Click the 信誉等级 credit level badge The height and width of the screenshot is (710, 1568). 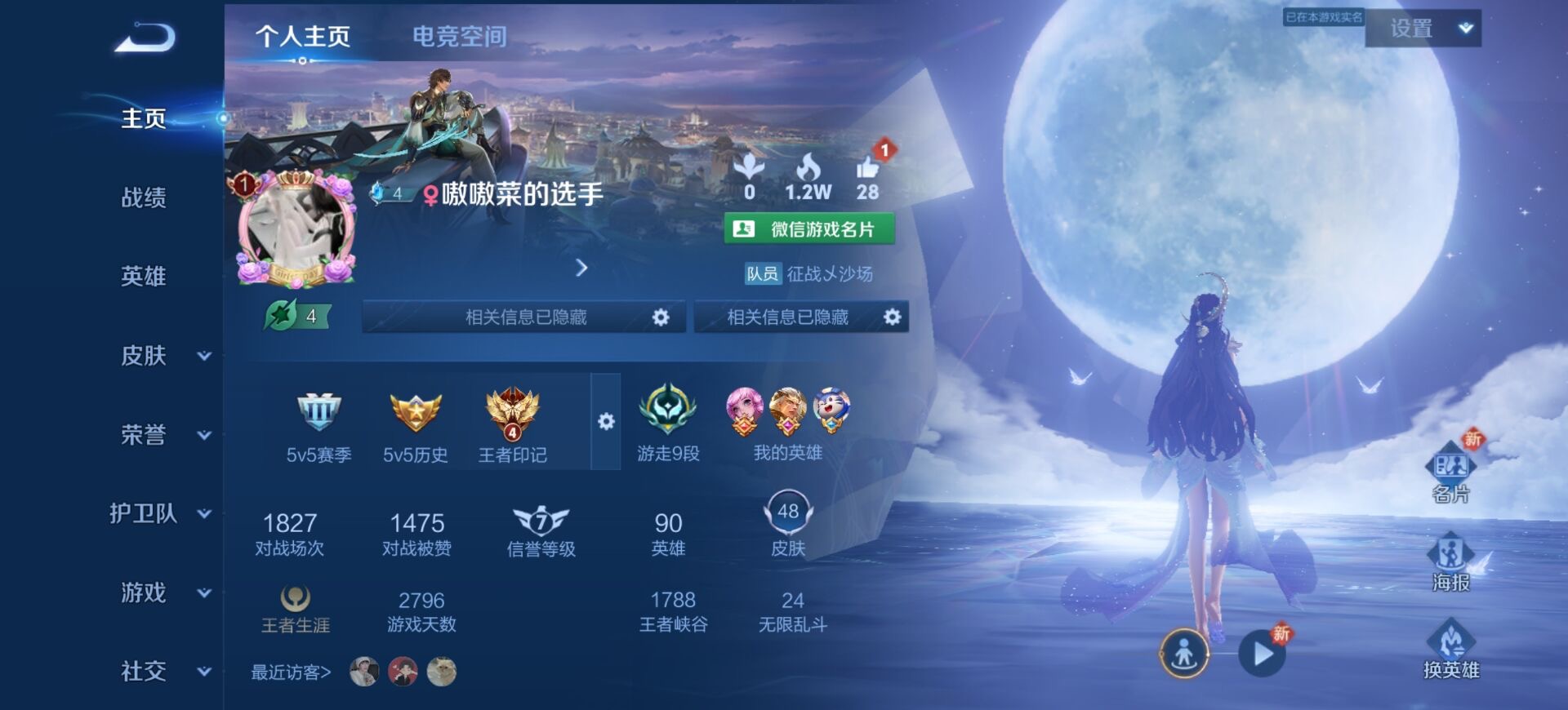tap(542, 522)
